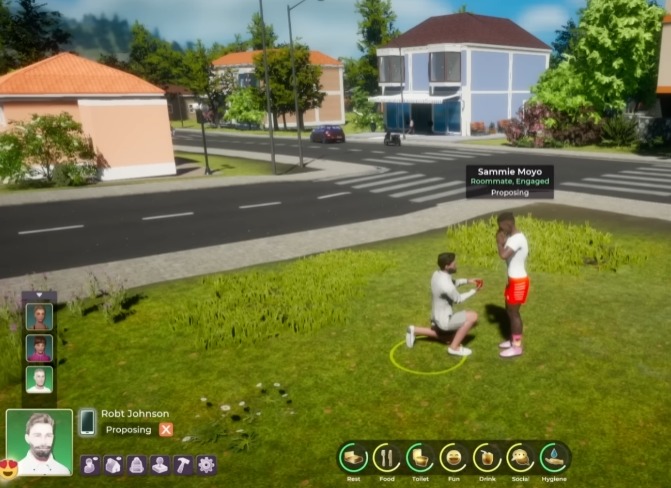Open build mode with the hammer icon
The image size is (671, 488).
tap(183, 465)
